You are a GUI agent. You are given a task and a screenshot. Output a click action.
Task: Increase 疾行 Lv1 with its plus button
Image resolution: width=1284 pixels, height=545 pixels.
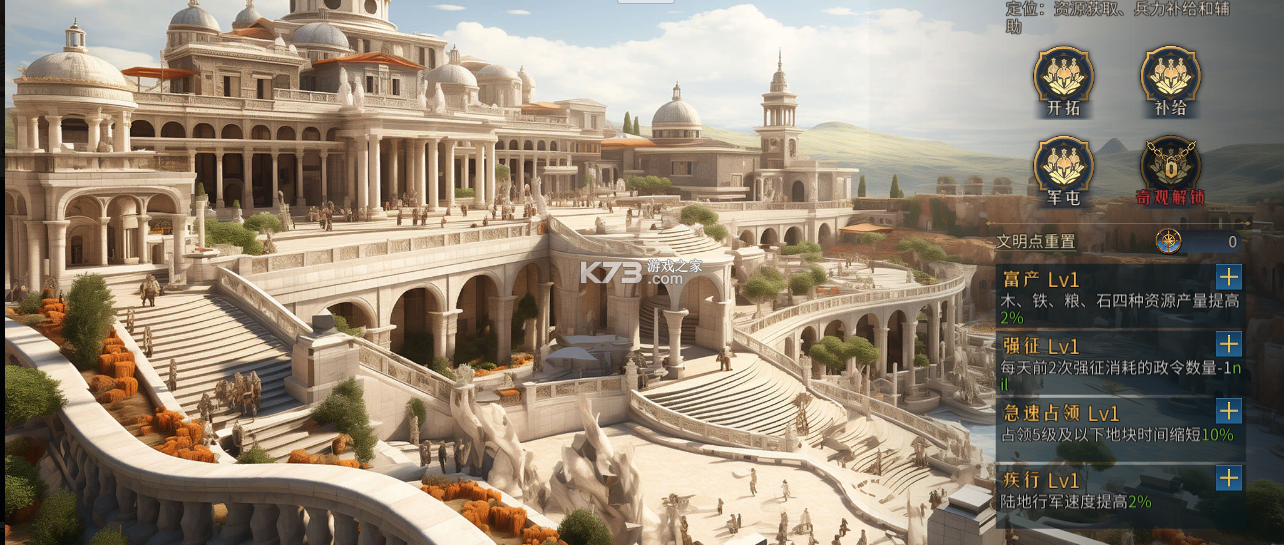coord(1228,478)
